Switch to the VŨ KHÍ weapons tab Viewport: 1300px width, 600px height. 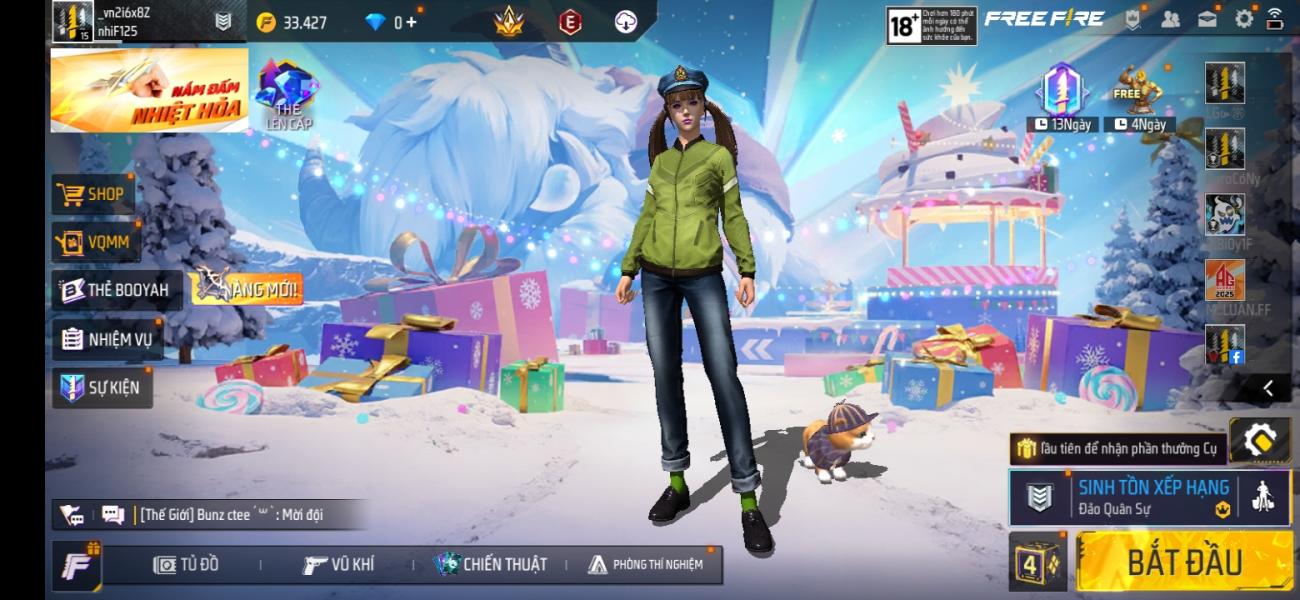339,565
